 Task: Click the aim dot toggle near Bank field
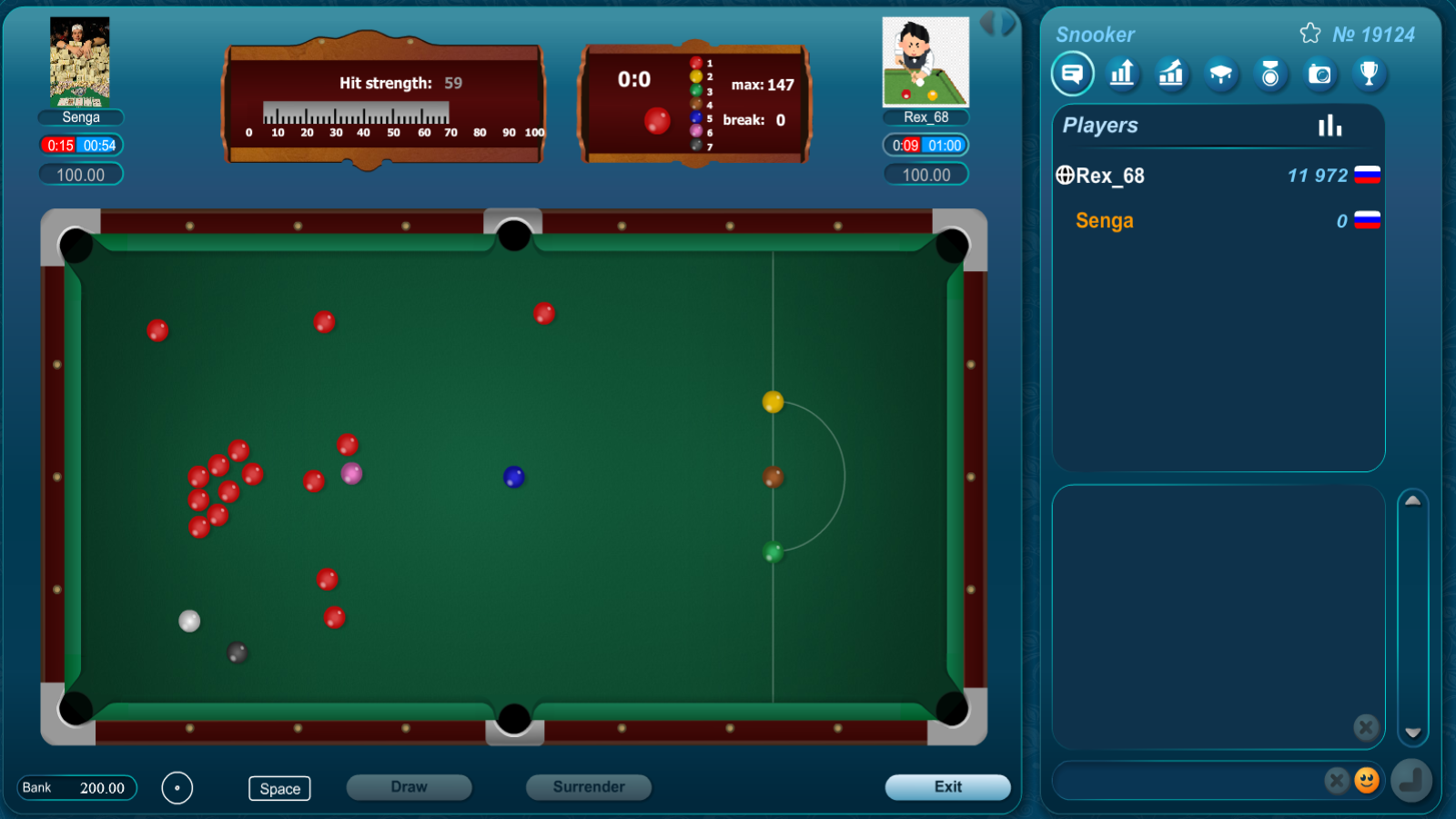[177, 788]
